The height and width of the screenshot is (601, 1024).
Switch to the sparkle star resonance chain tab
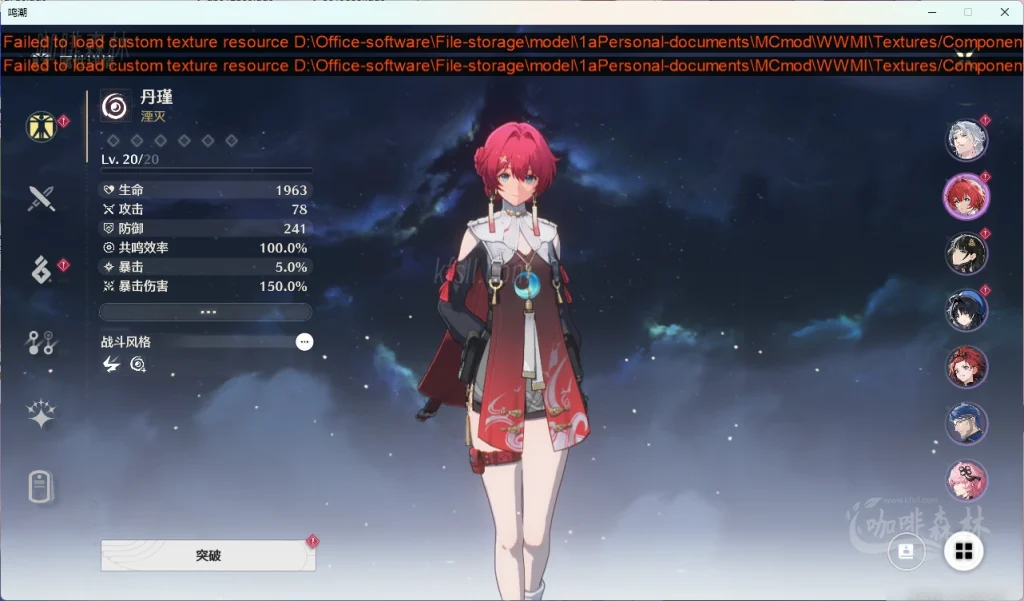click(x=41, y=415)
